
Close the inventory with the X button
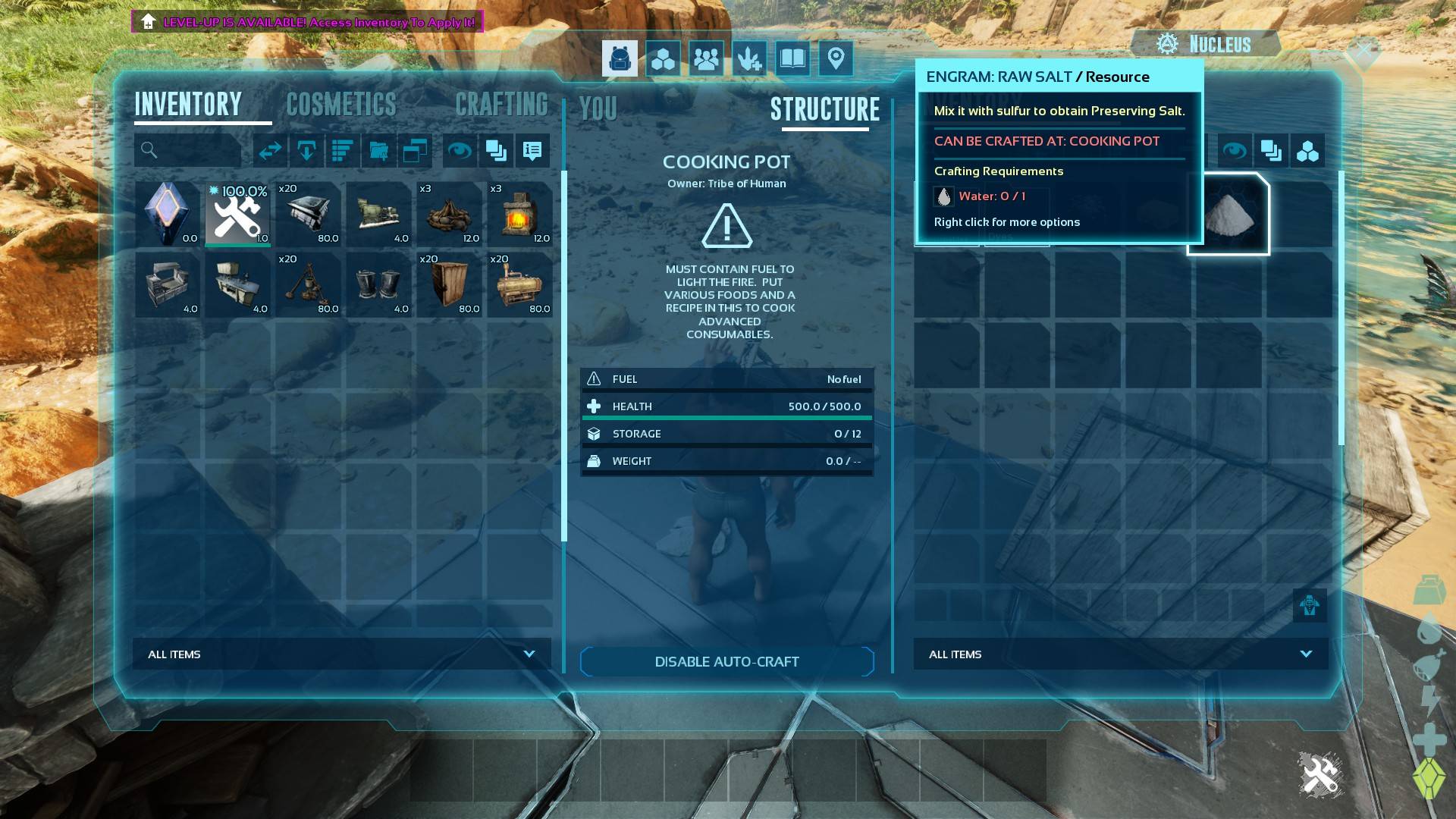(x=1363, y=52)
